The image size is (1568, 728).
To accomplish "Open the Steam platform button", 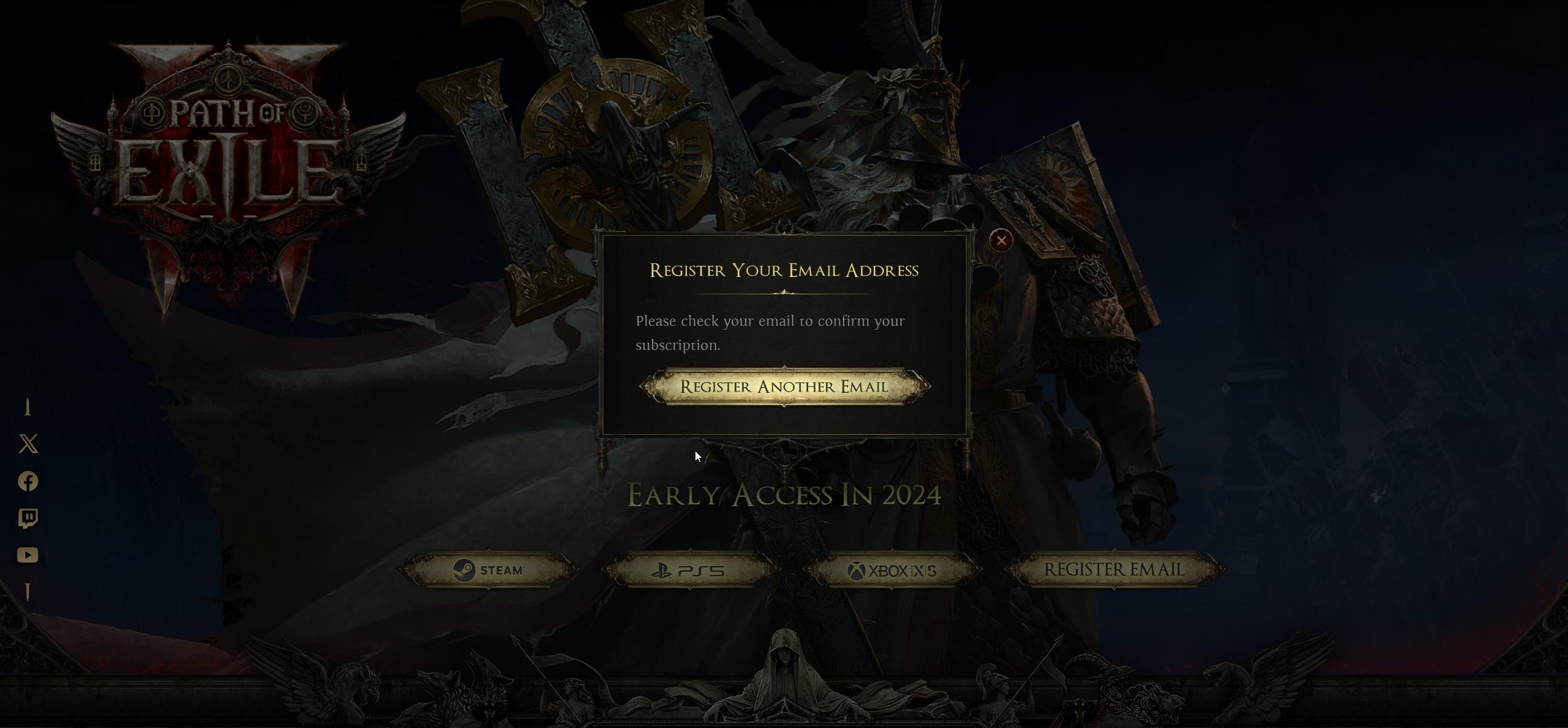I will [x=489, y=570].
